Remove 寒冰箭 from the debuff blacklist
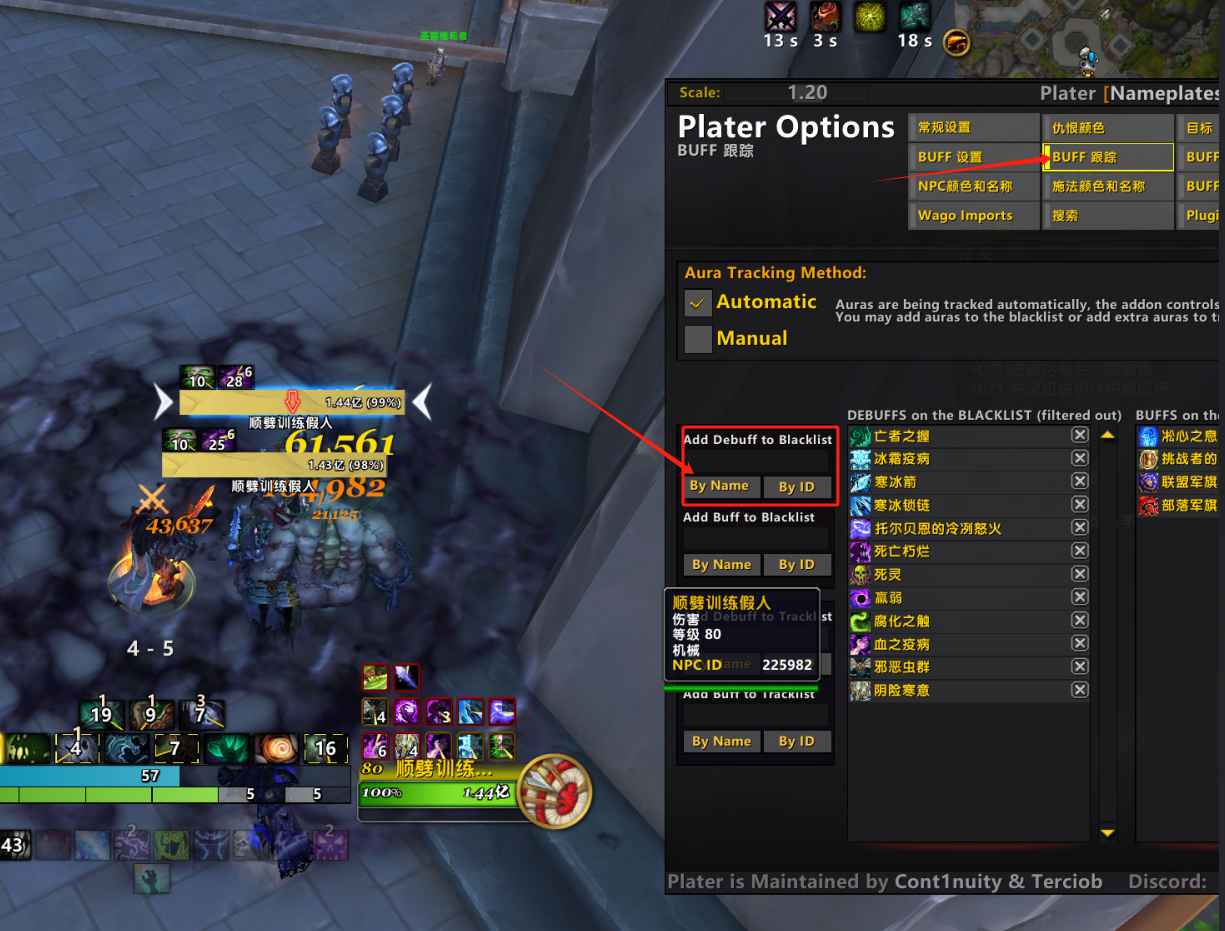Screen dimensions: 1225x931 click(1080, 481)
